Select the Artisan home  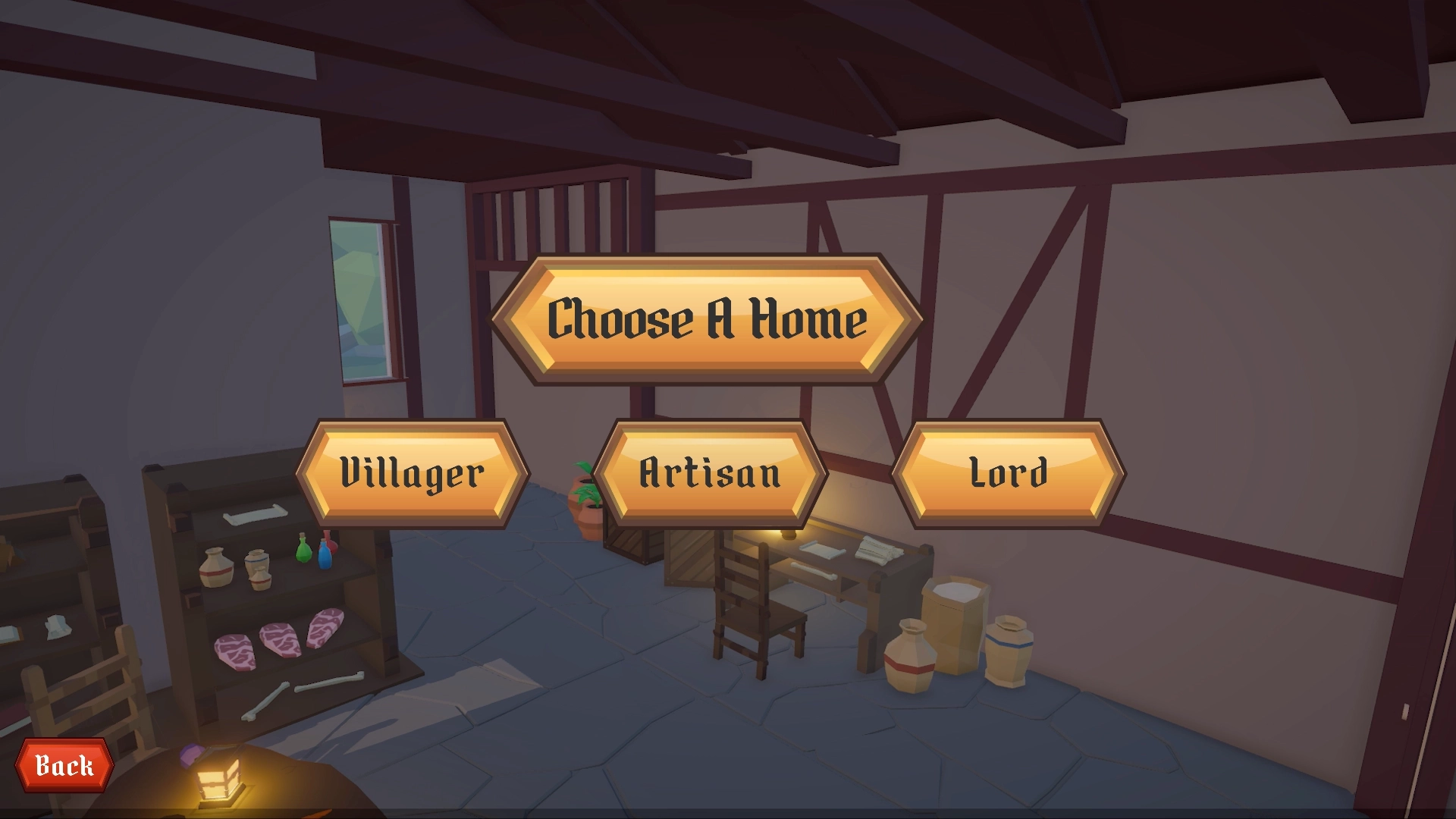coord(710,473)
